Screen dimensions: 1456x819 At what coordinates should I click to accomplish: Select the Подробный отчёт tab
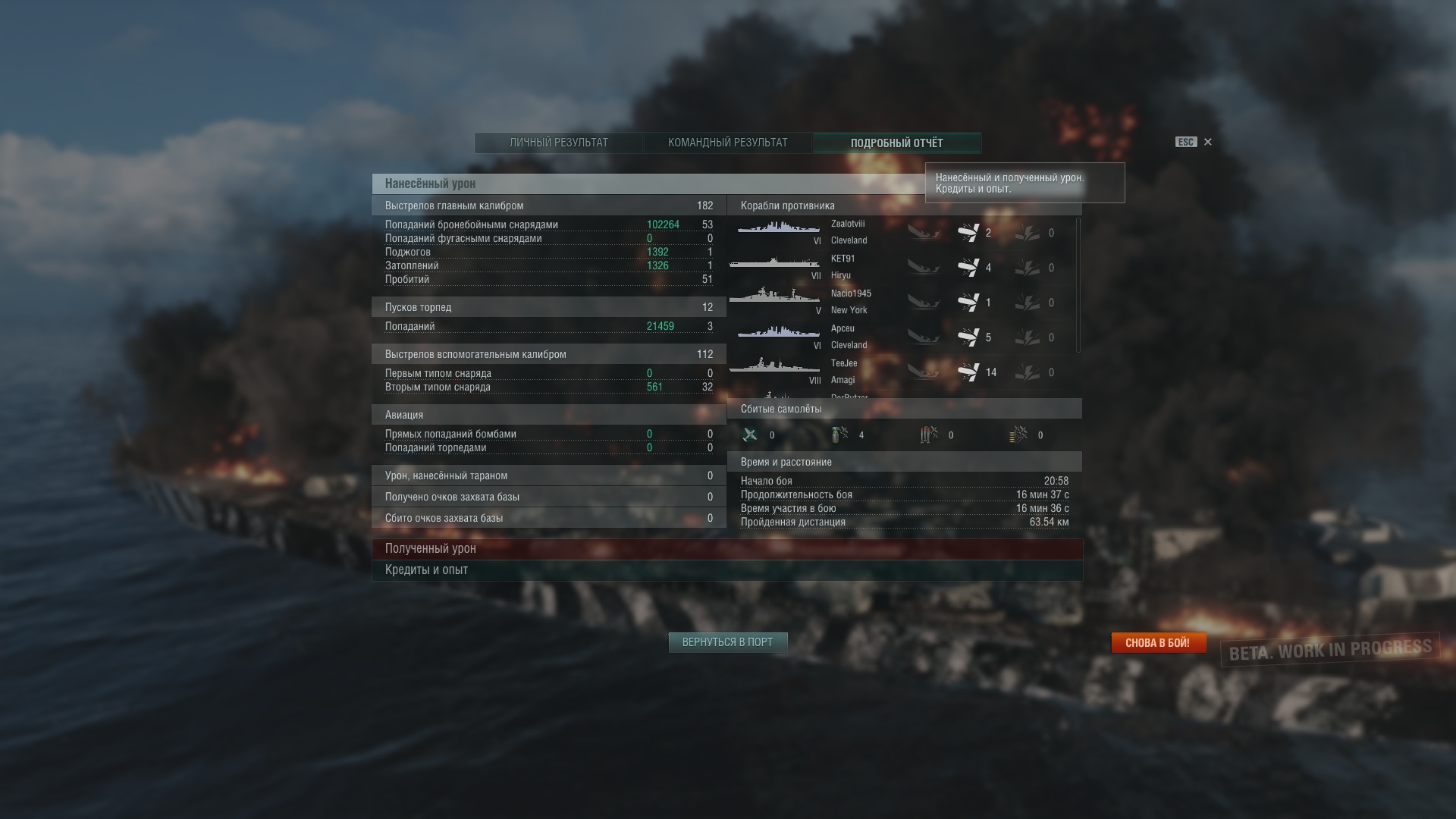coord(896,143)
